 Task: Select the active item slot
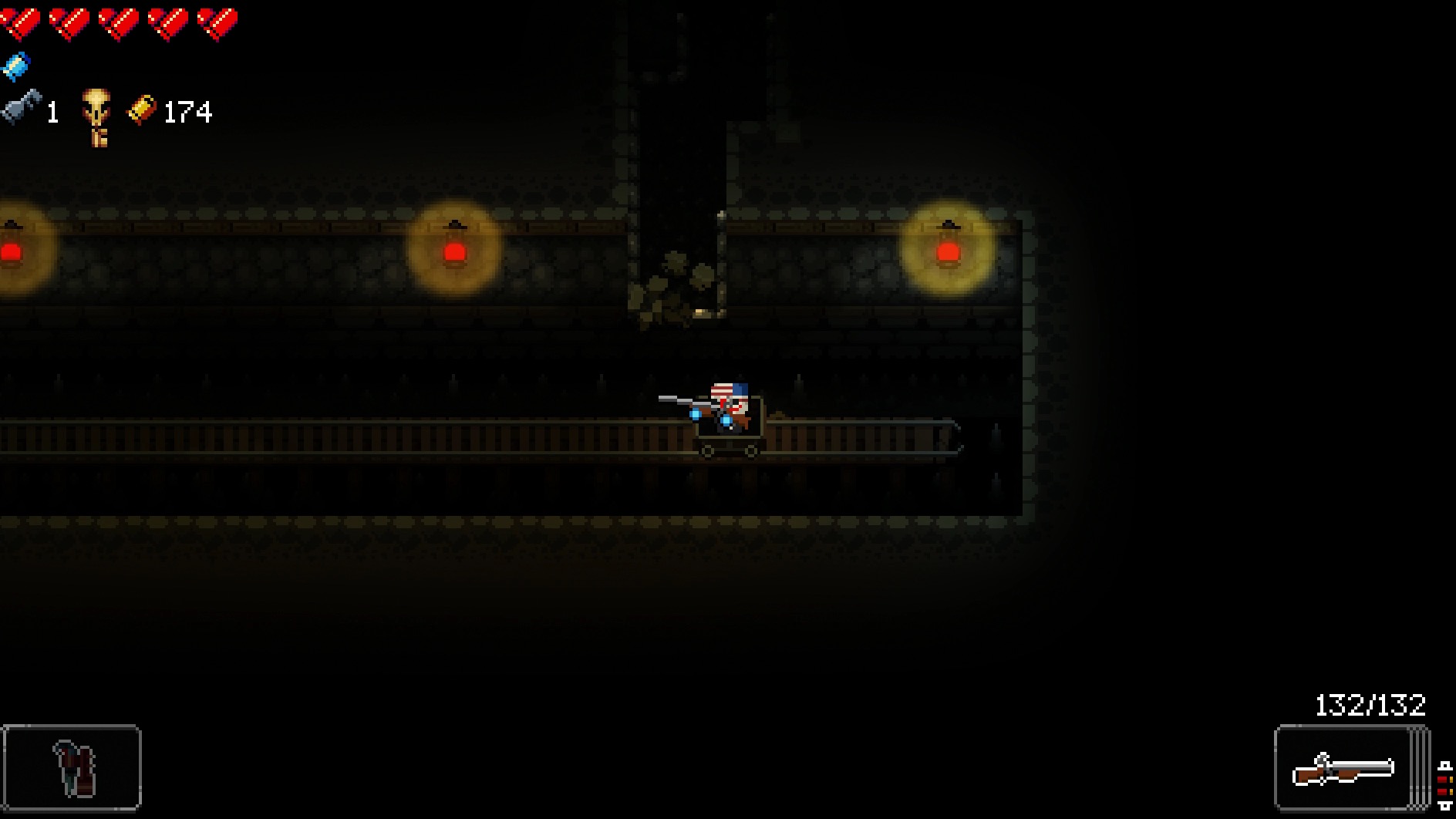tap(72, 767)
